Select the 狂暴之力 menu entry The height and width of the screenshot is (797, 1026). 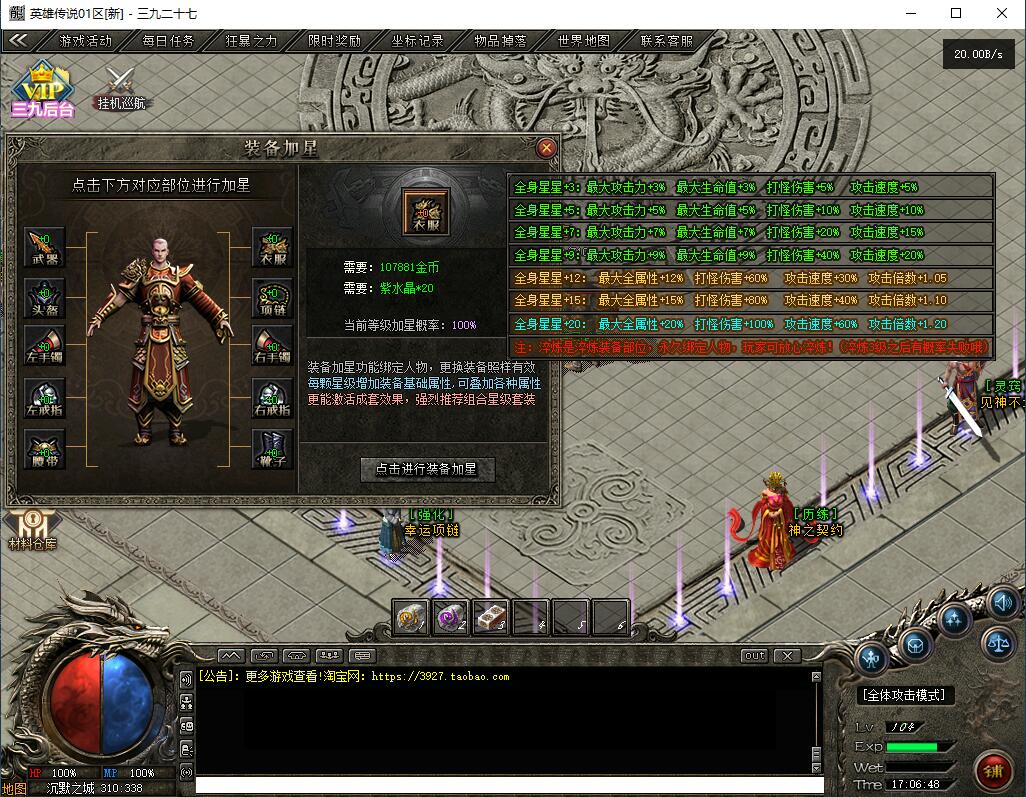click(x=251, y=41)
